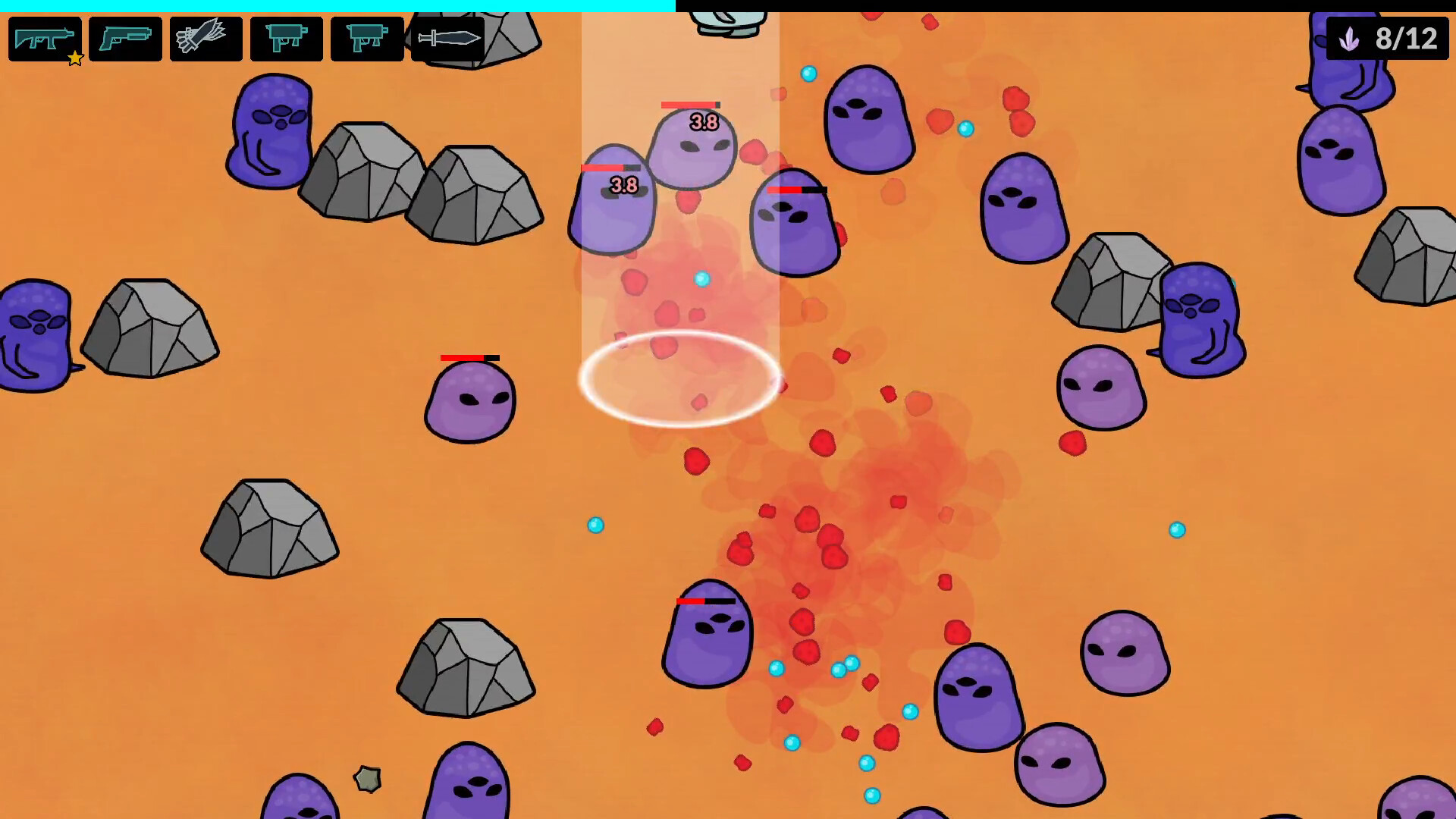Select the small spiky pickup near bottom left

click(x=367, y=778)
